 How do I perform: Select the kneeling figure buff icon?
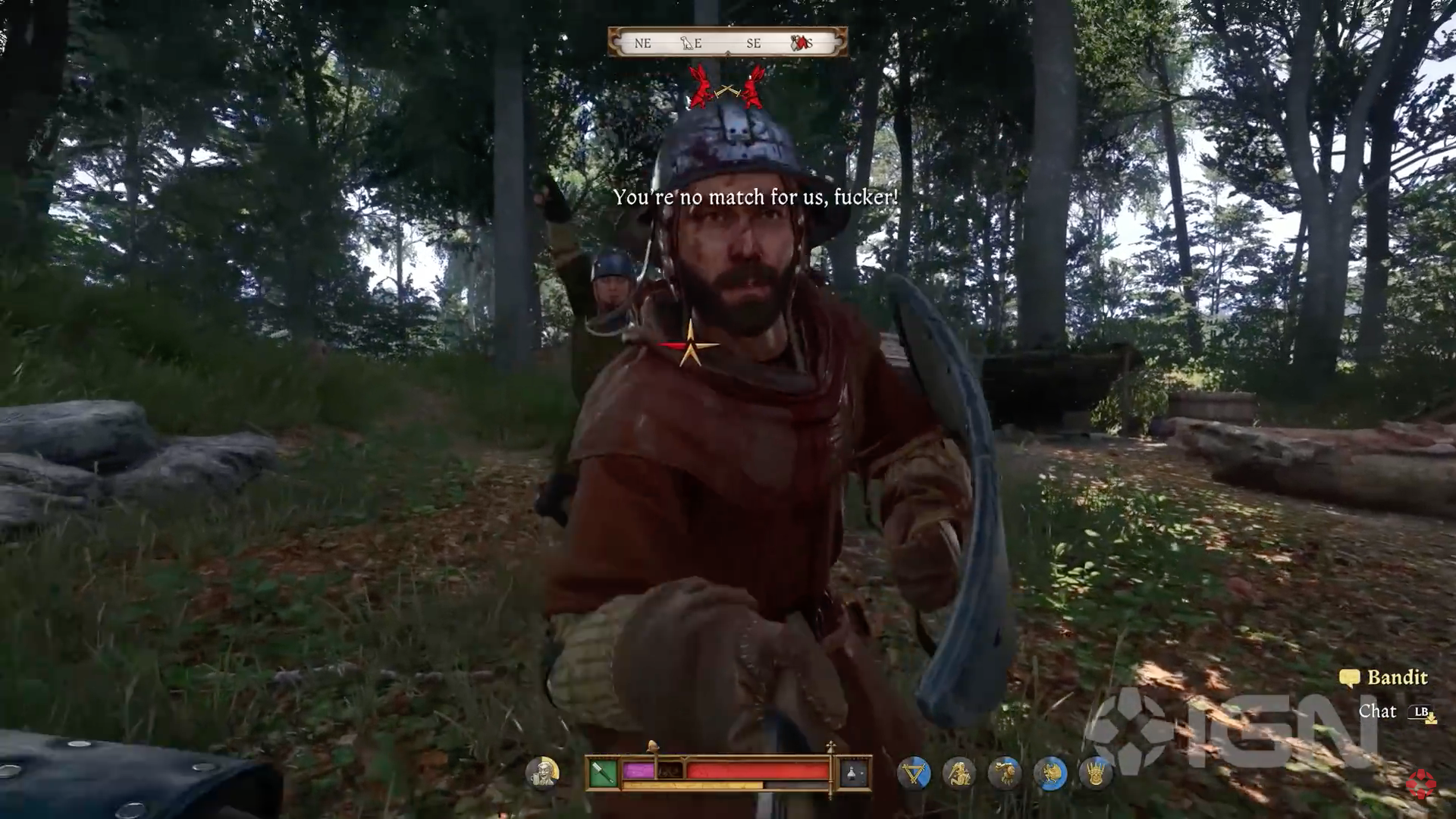[x=958, y=774]
